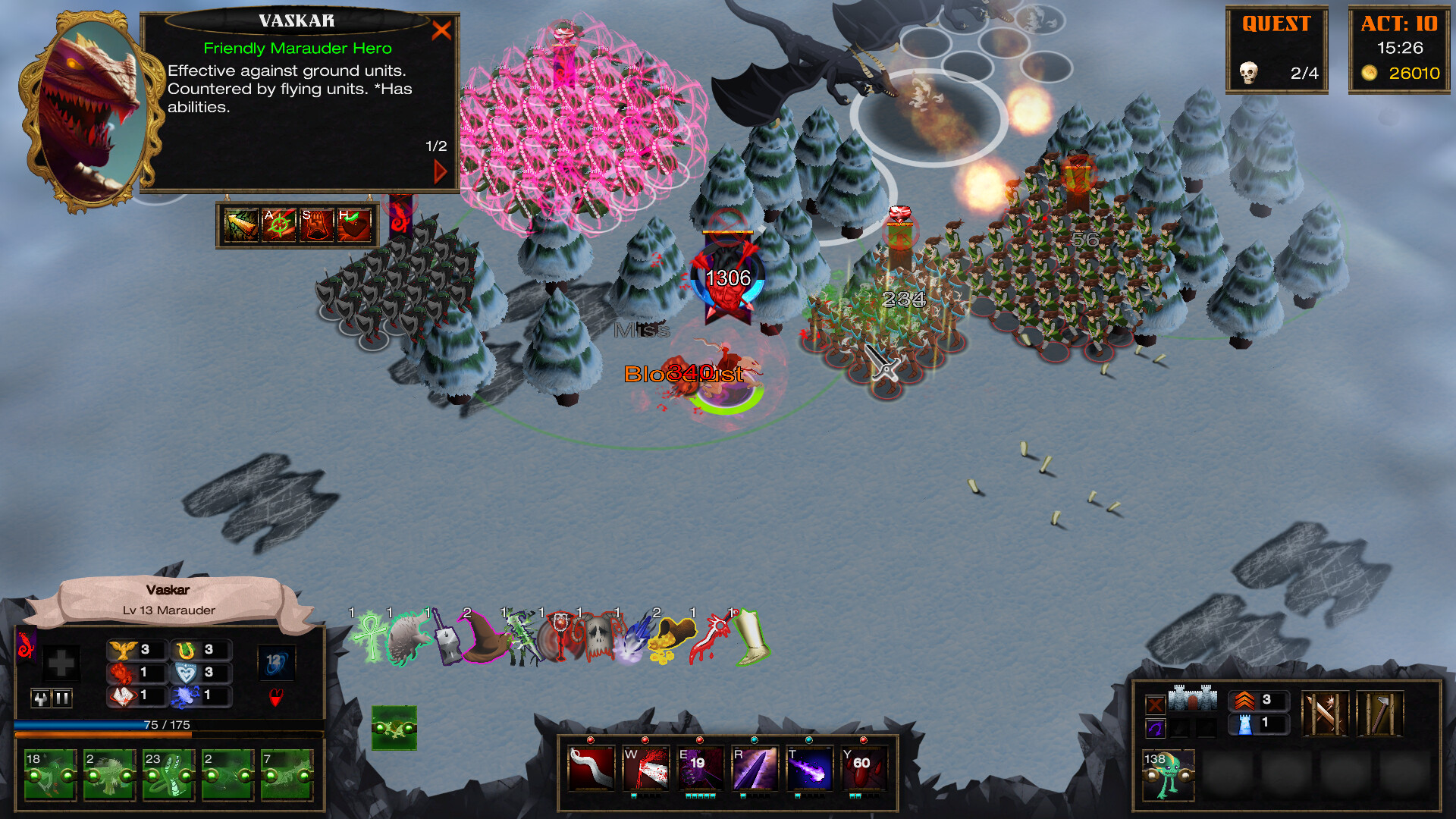The image size is (1456, 819).
Task: Cast the W bloody knife ability
Action: point(645,769)
